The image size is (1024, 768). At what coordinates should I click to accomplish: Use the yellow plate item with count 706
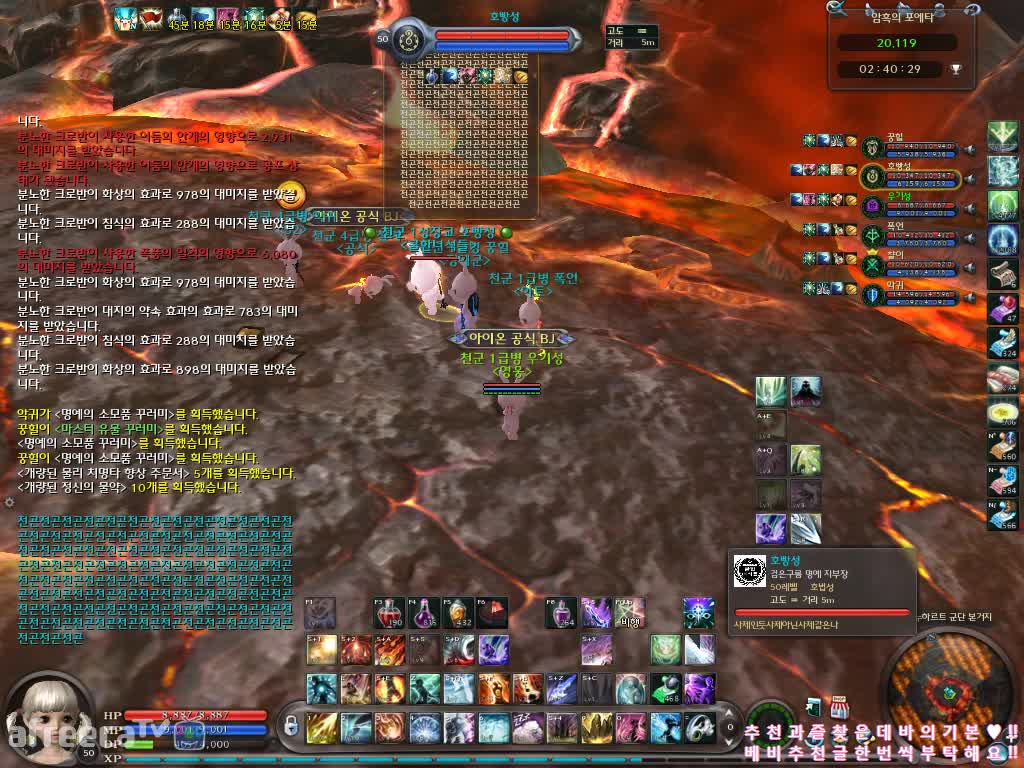click(1002, 411)
